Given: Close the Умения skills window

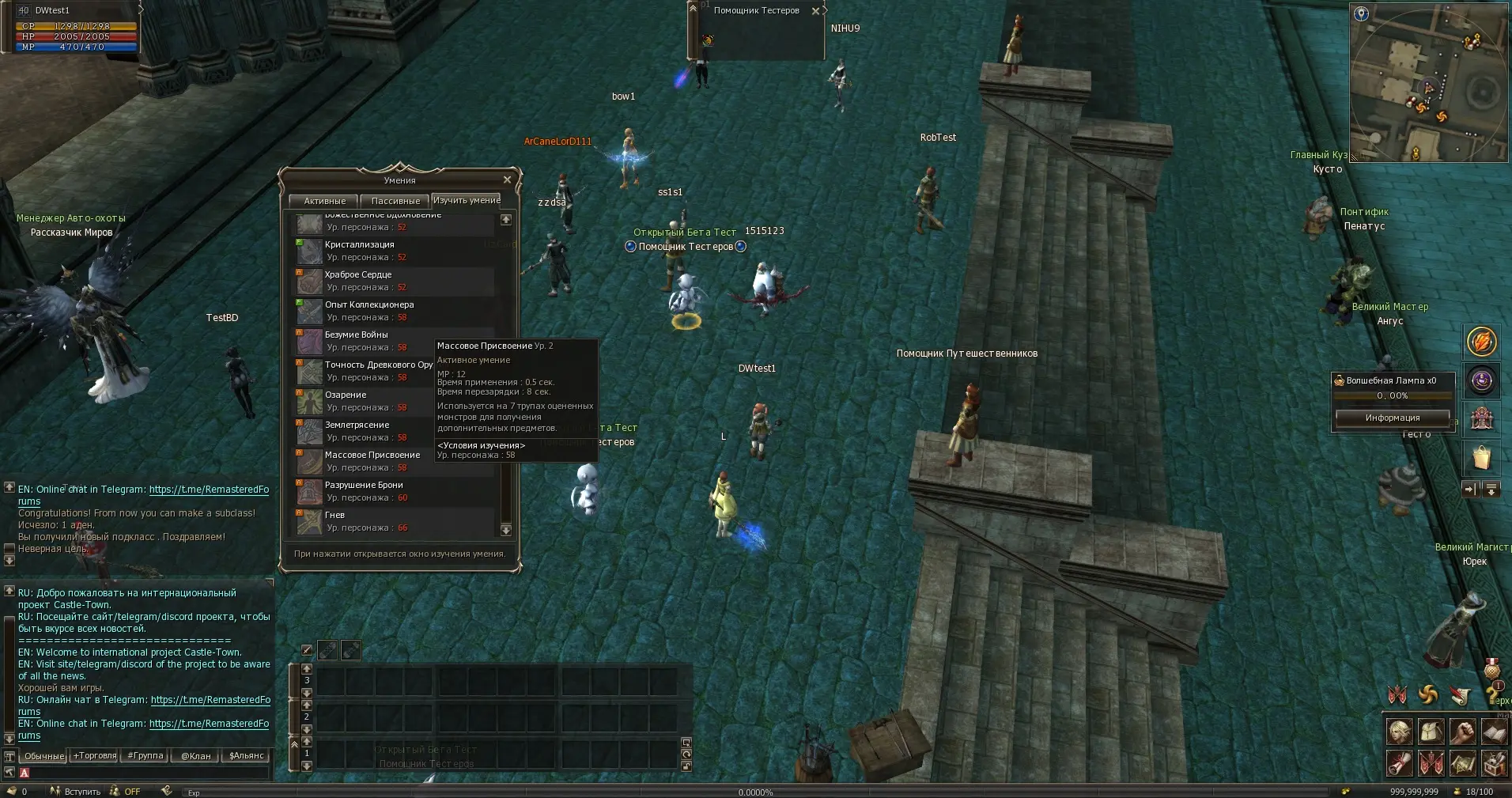Looking at the screenshot, I should point(507,180).
